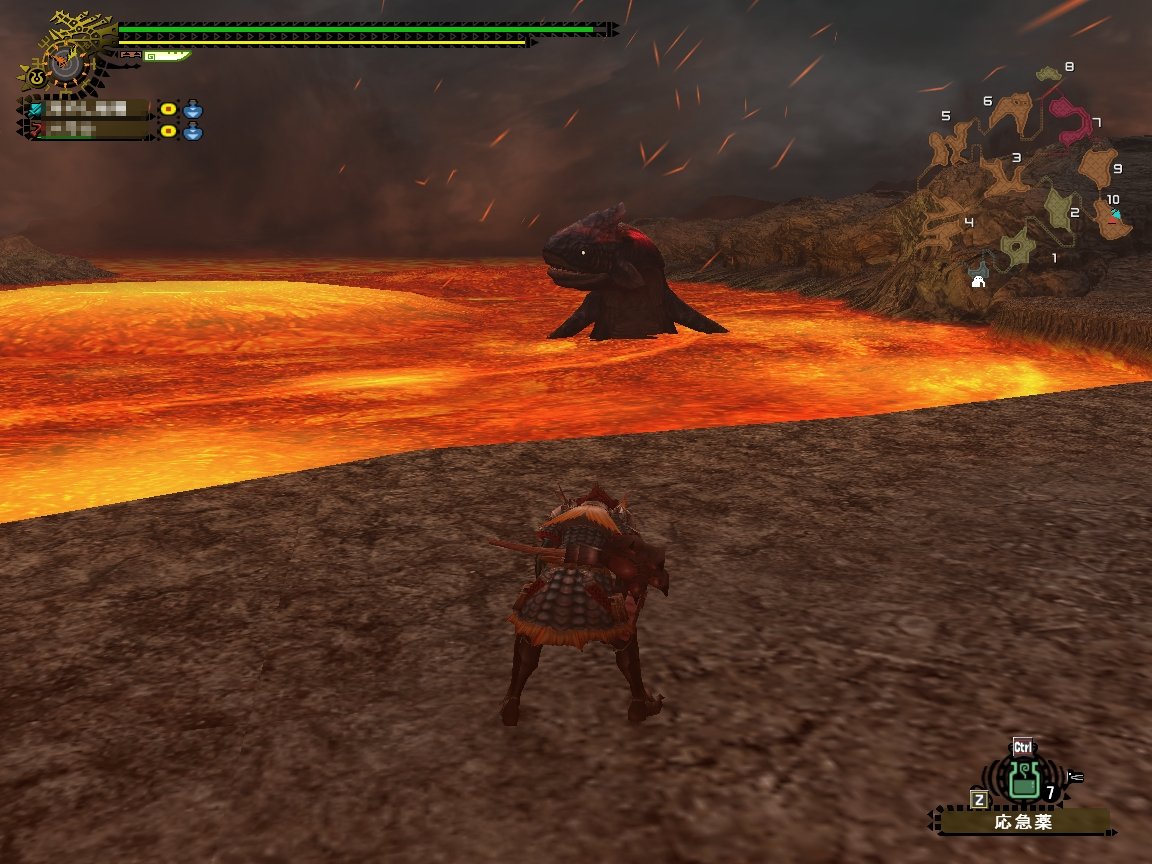Select the base camp tent marker on minimap

(x=978, y=281)
